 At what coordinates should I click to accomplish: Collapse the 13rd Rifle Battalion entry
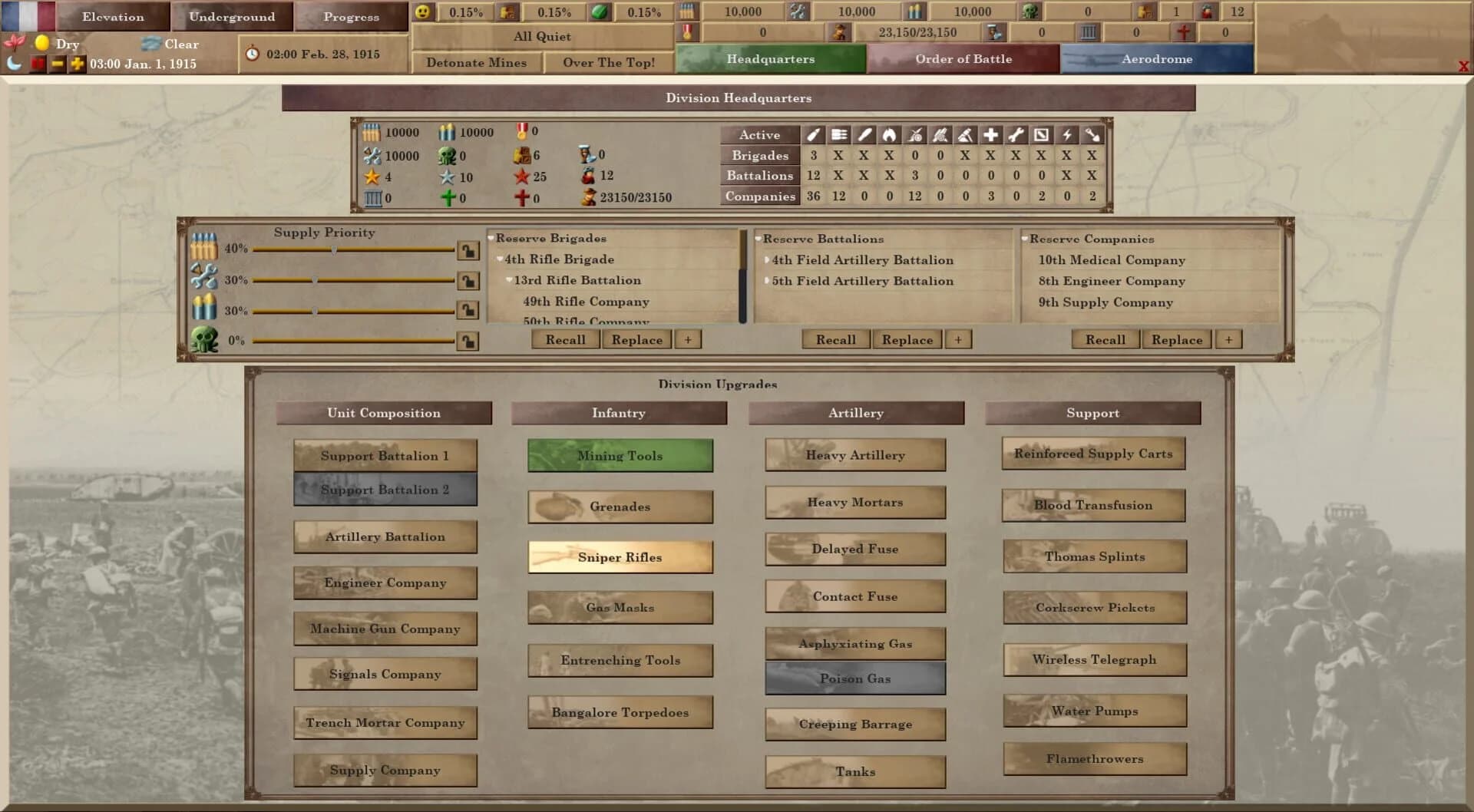click(x=508, y=280)
